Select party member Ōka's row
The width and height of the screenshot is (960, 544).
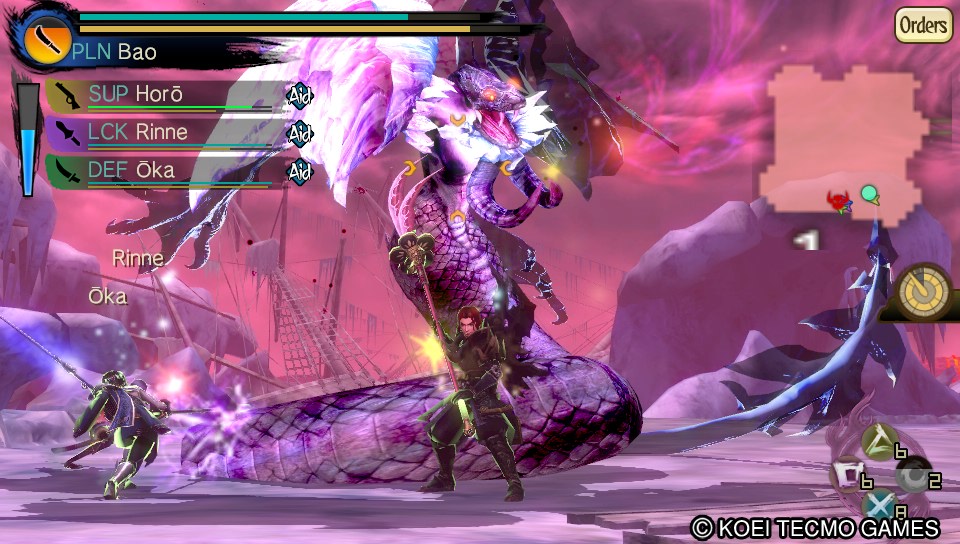[x=160, y=170]
